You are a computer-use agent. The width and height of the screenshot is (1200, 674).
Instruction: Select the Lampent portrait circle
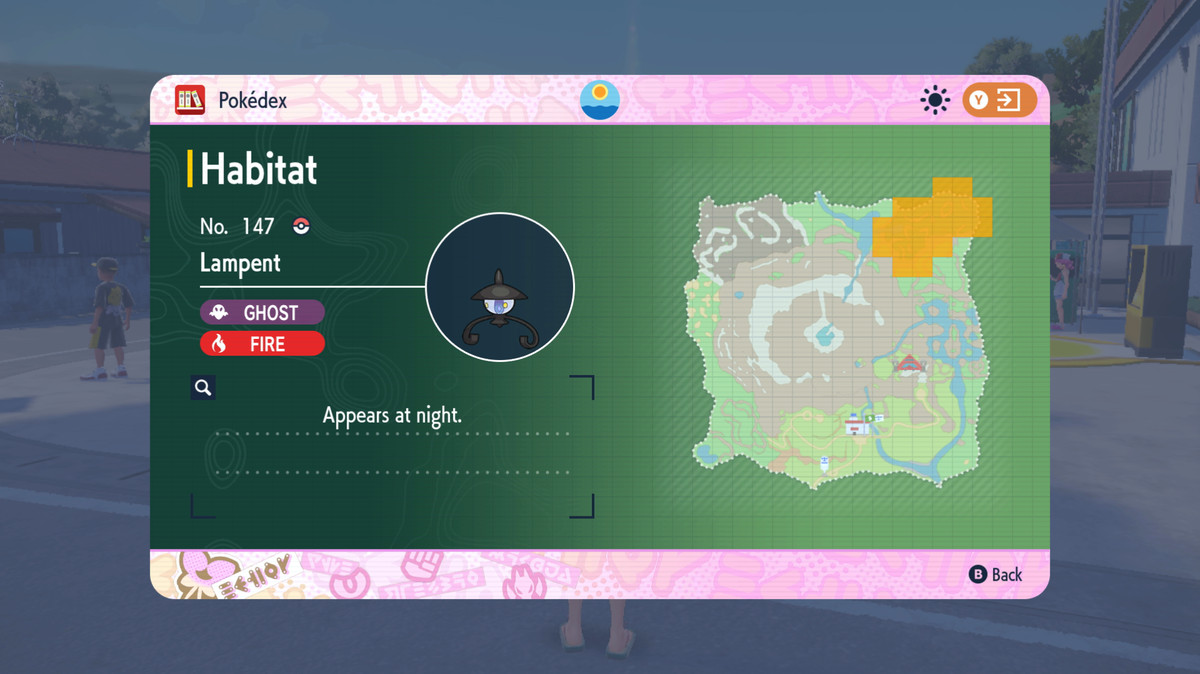[x=500, y=287]
